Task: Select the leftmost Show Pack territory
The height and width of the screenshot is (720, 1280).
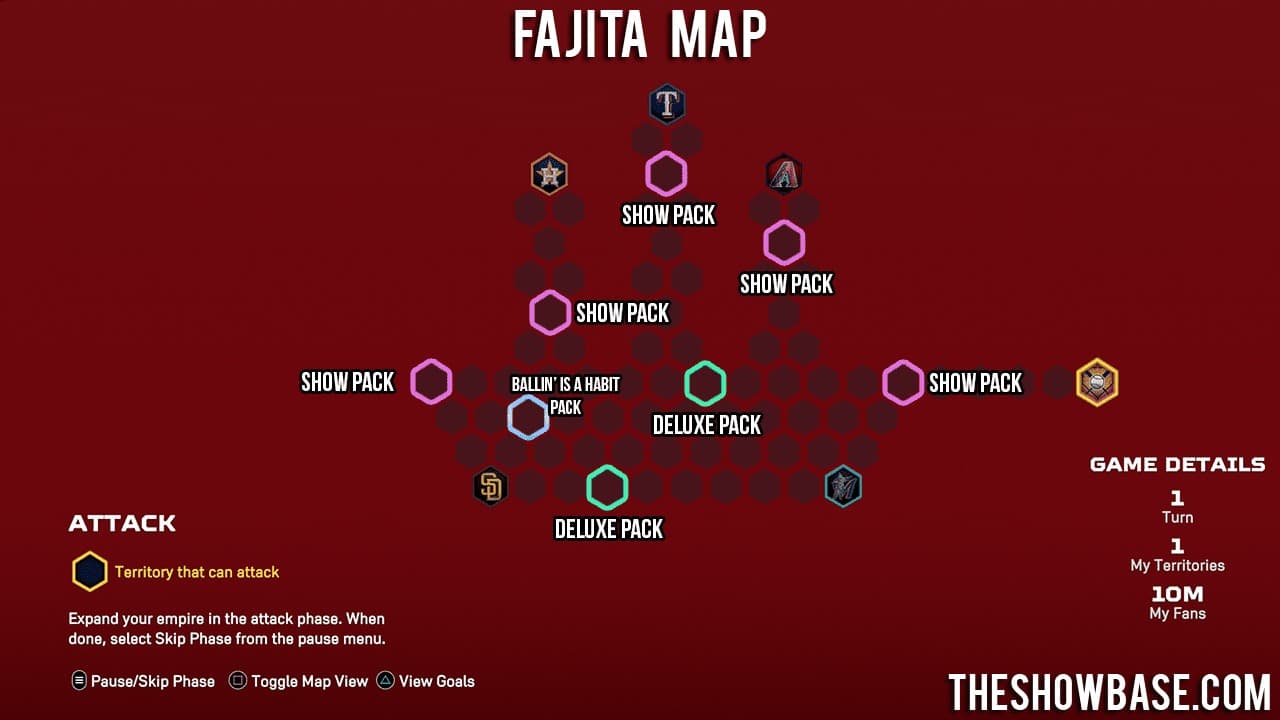Action: [431, 381]
